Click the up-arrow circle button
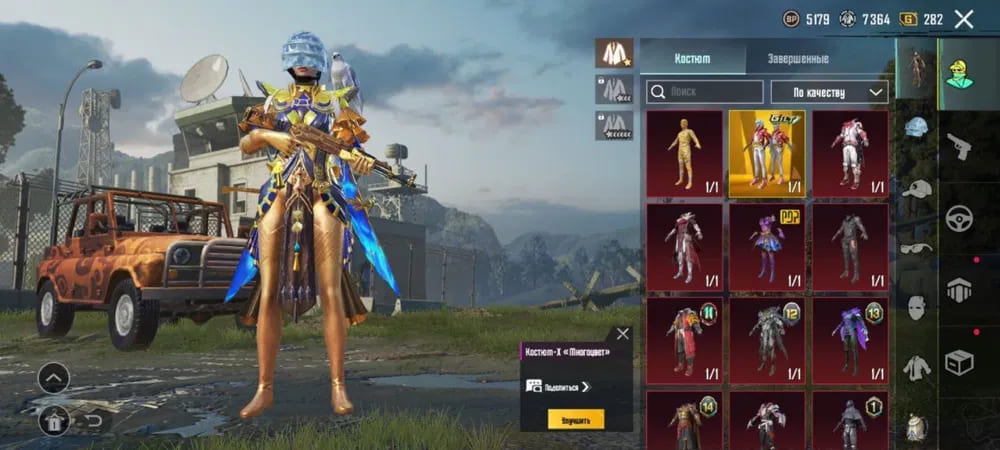Image resolution: width=1000 pixels, height=450 pixels. 53,378
